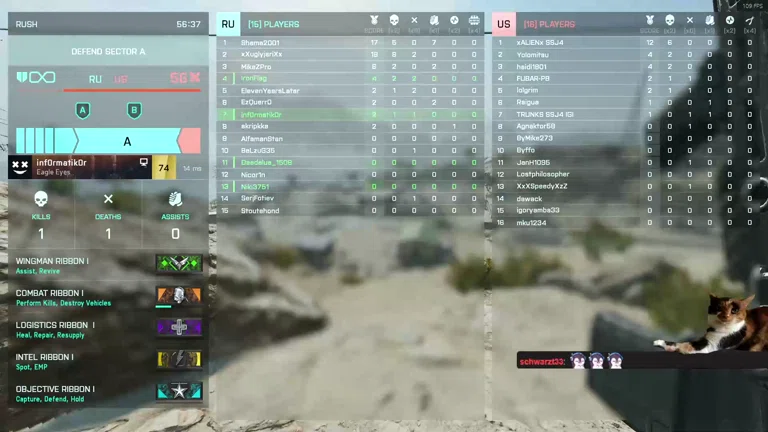The width and height of the screenshot is (768, 432).
Task: Select player Shame2001 in the RU list
Action: click(x=261, y=43)
